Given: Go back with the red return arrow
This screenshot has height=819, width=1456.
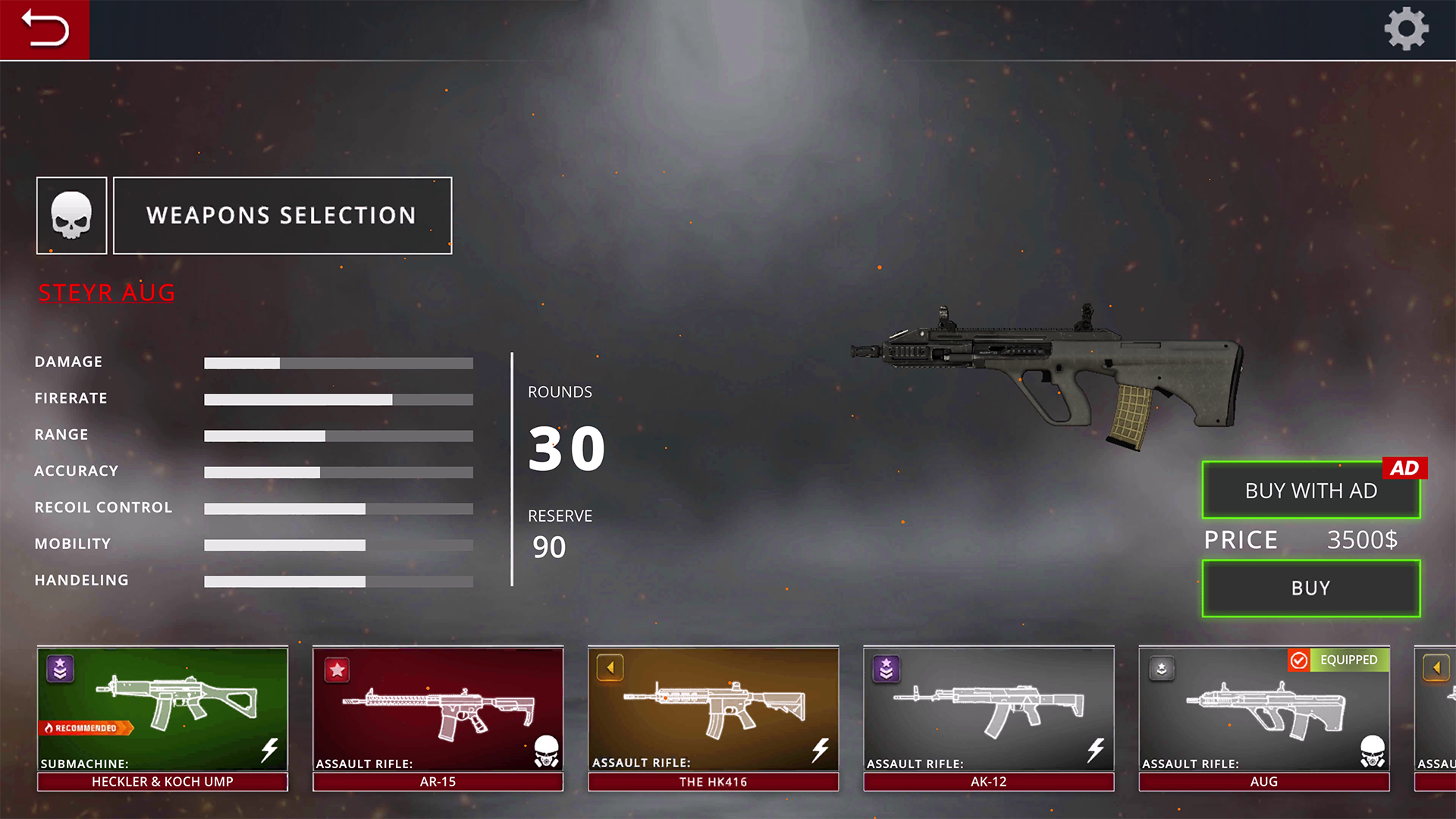Looking at the screenshot, I should [45, 30].
